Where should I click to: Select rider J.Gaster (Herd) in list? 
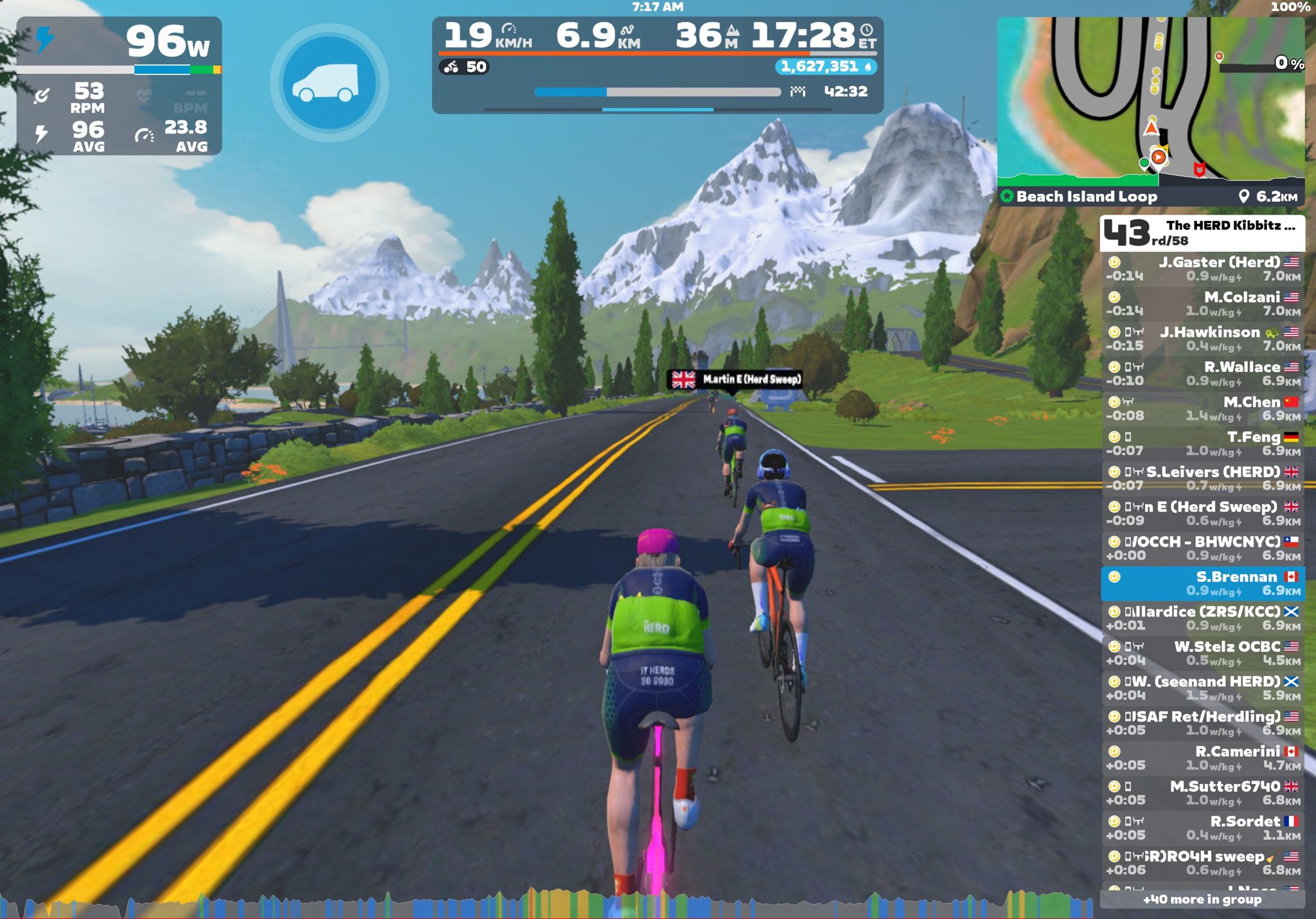[1202, 269]
